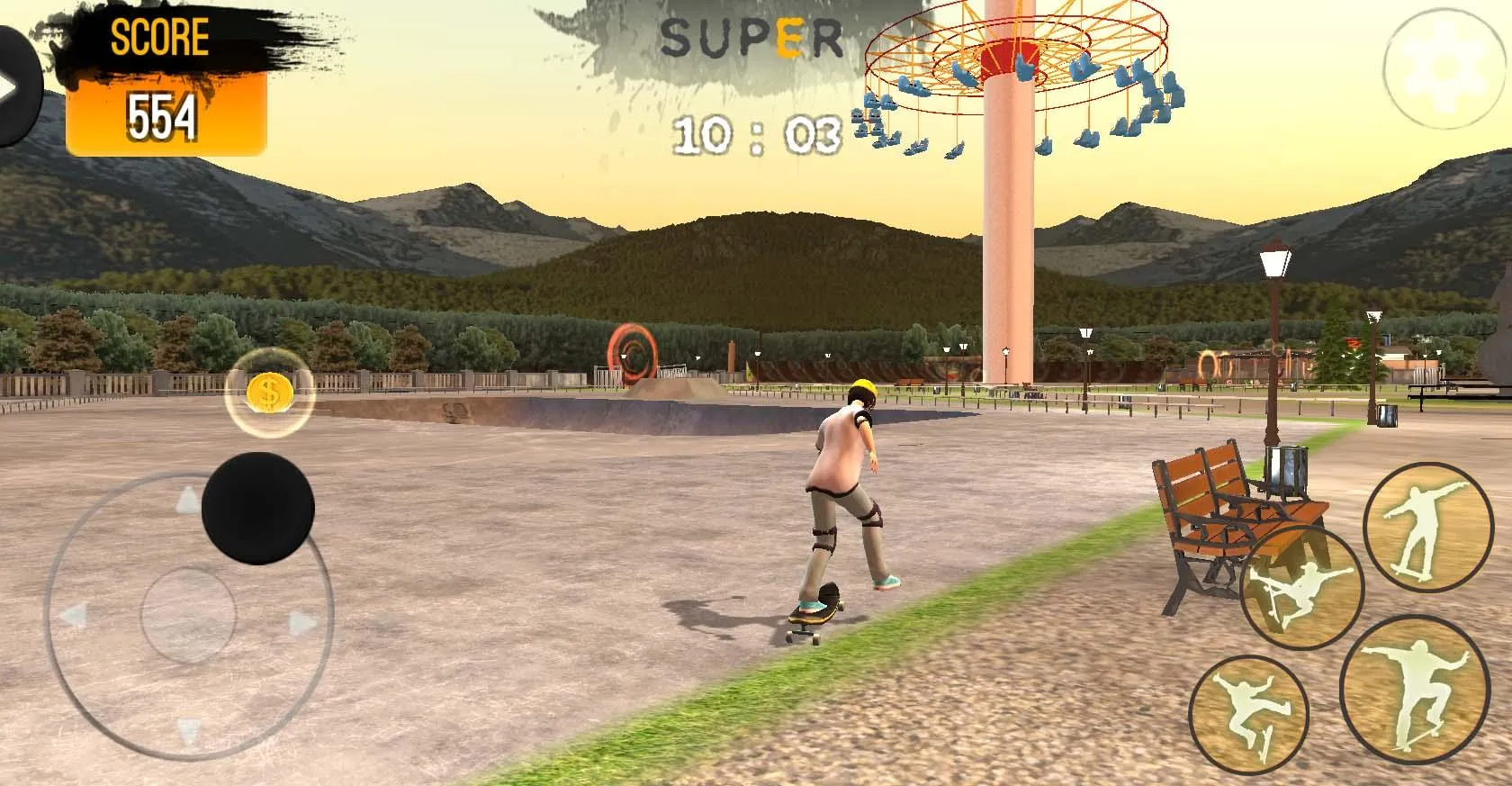Click the skater character on the board
The height and width of the screenshot is (786, 1512).
pyautogui.click(x=844, y=495)
